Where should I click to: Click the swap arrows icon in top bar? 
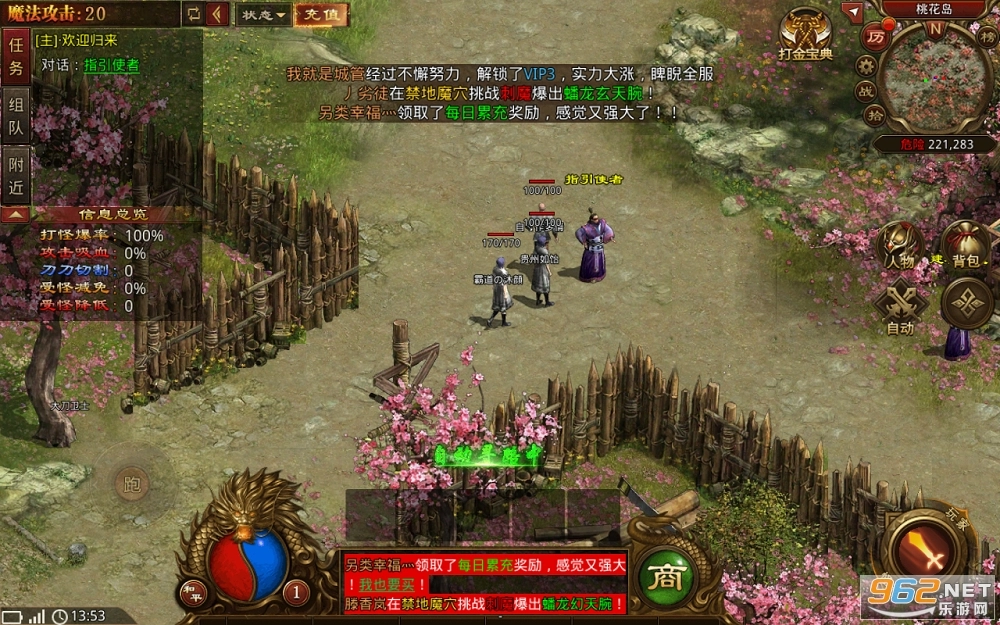pyautogui.click(x=193, y=15)
